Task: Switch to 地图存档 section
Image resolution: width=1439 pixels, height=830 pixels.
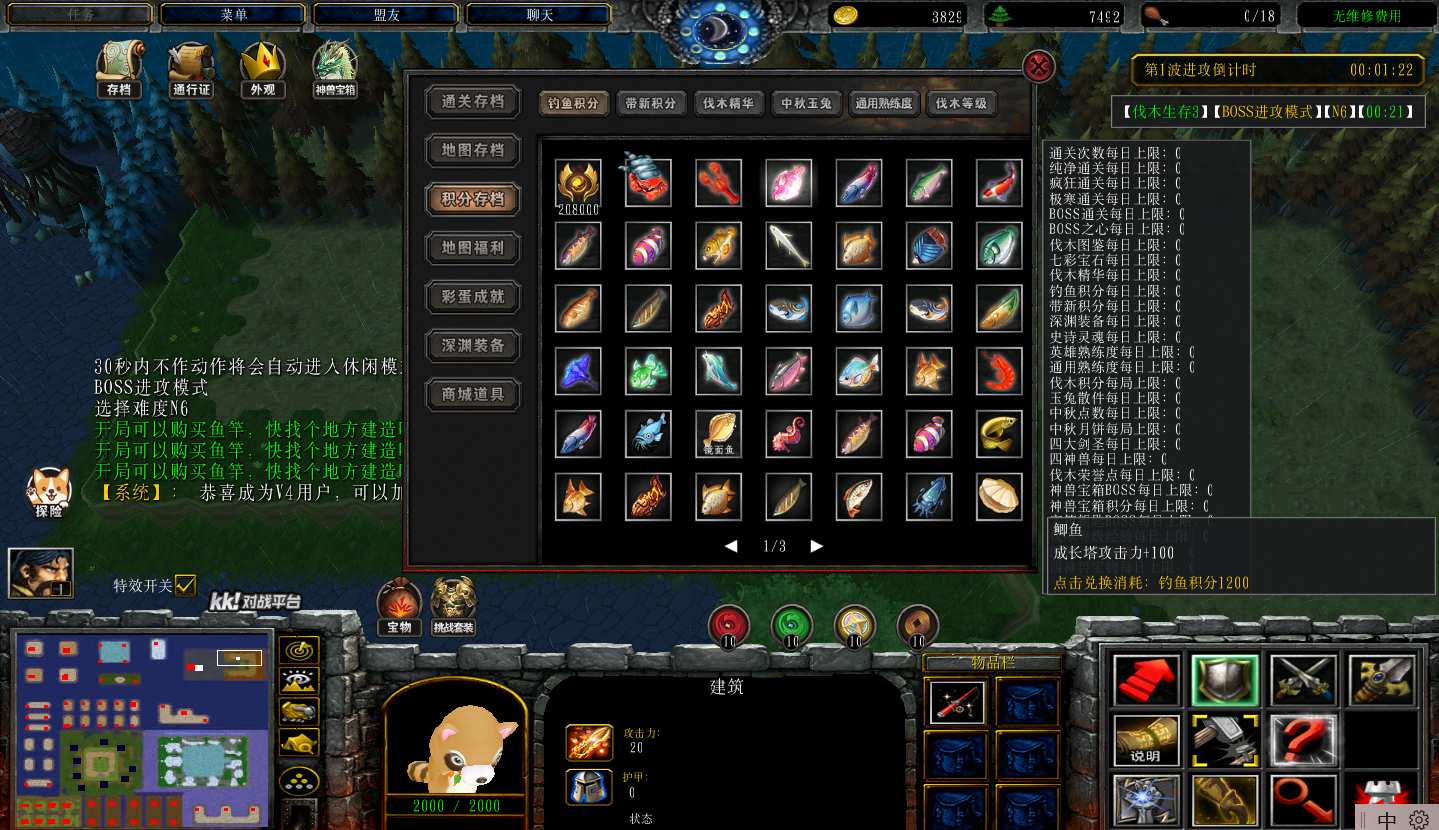Action: pos(473,150)
